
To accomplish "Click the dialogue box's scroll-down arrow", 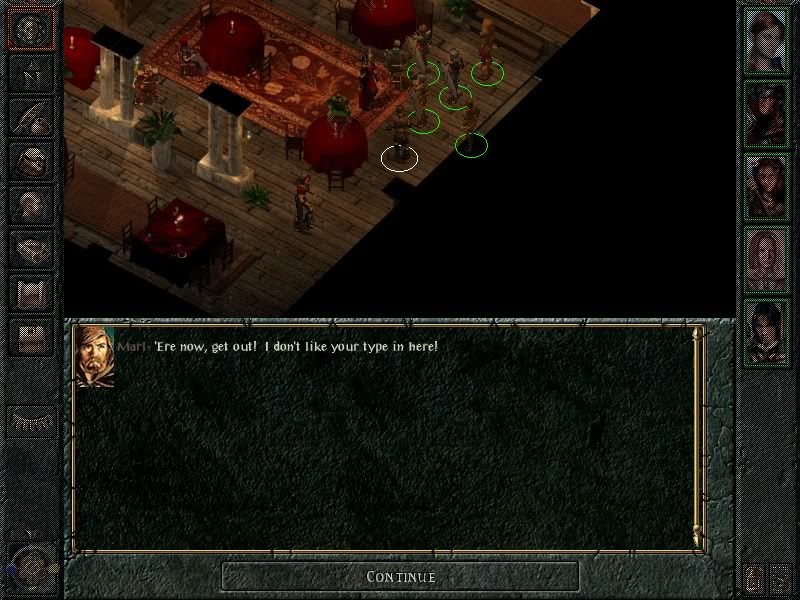I will tap(697, 541).
